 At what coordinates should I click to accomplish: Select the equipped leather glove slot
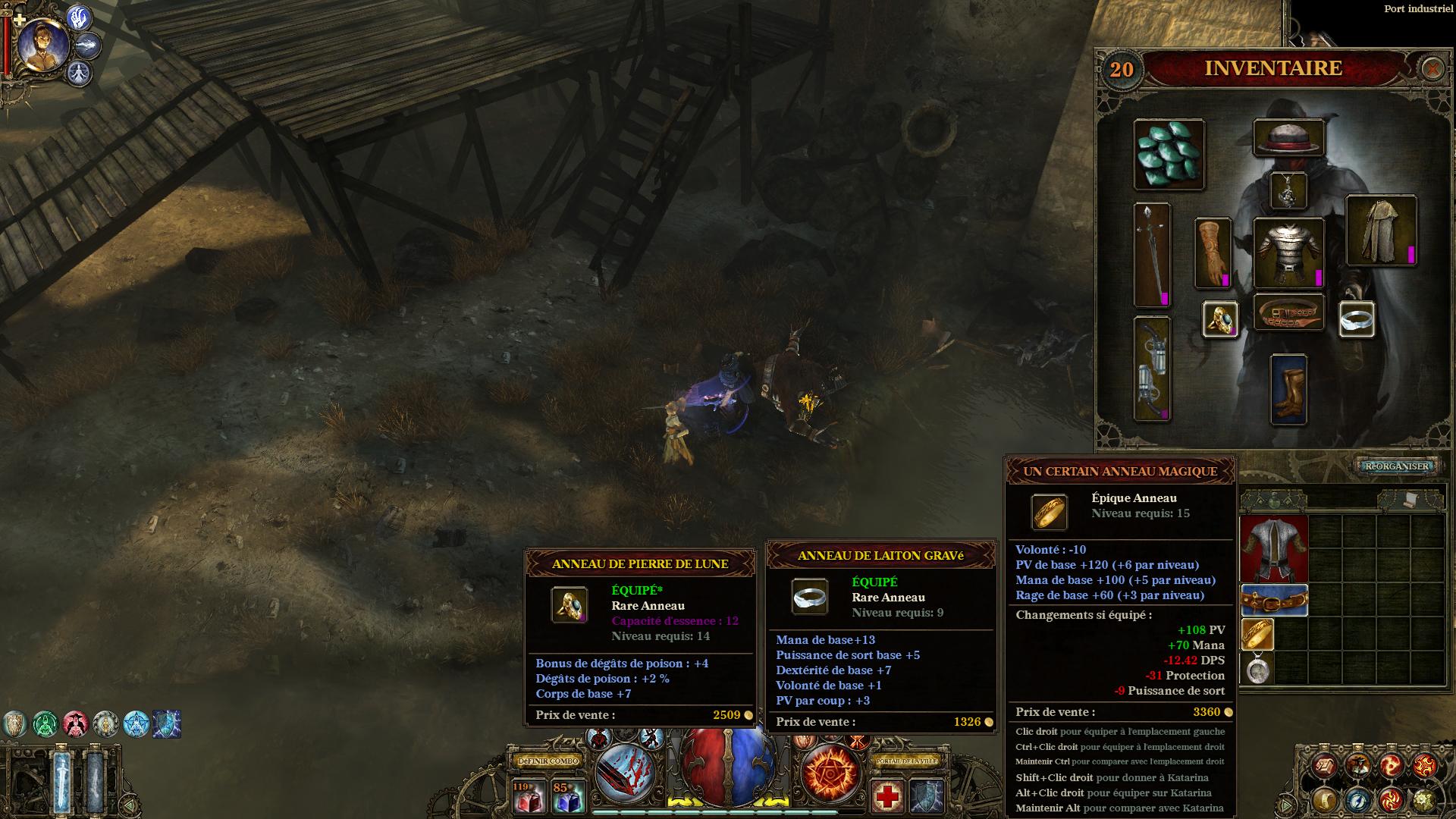coord(1213,253)
